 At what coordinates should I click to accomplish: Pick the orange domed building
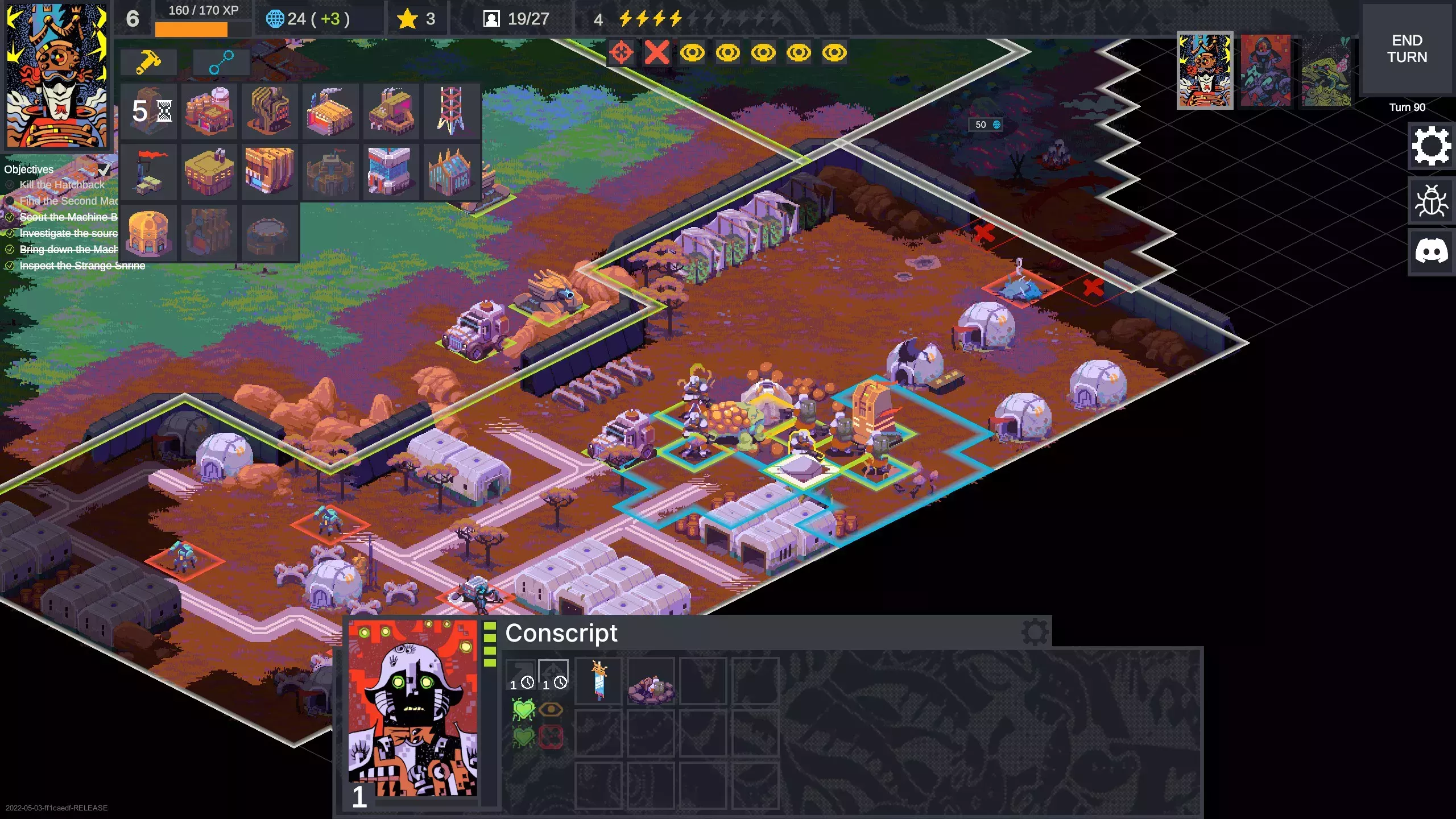point(149,232)
